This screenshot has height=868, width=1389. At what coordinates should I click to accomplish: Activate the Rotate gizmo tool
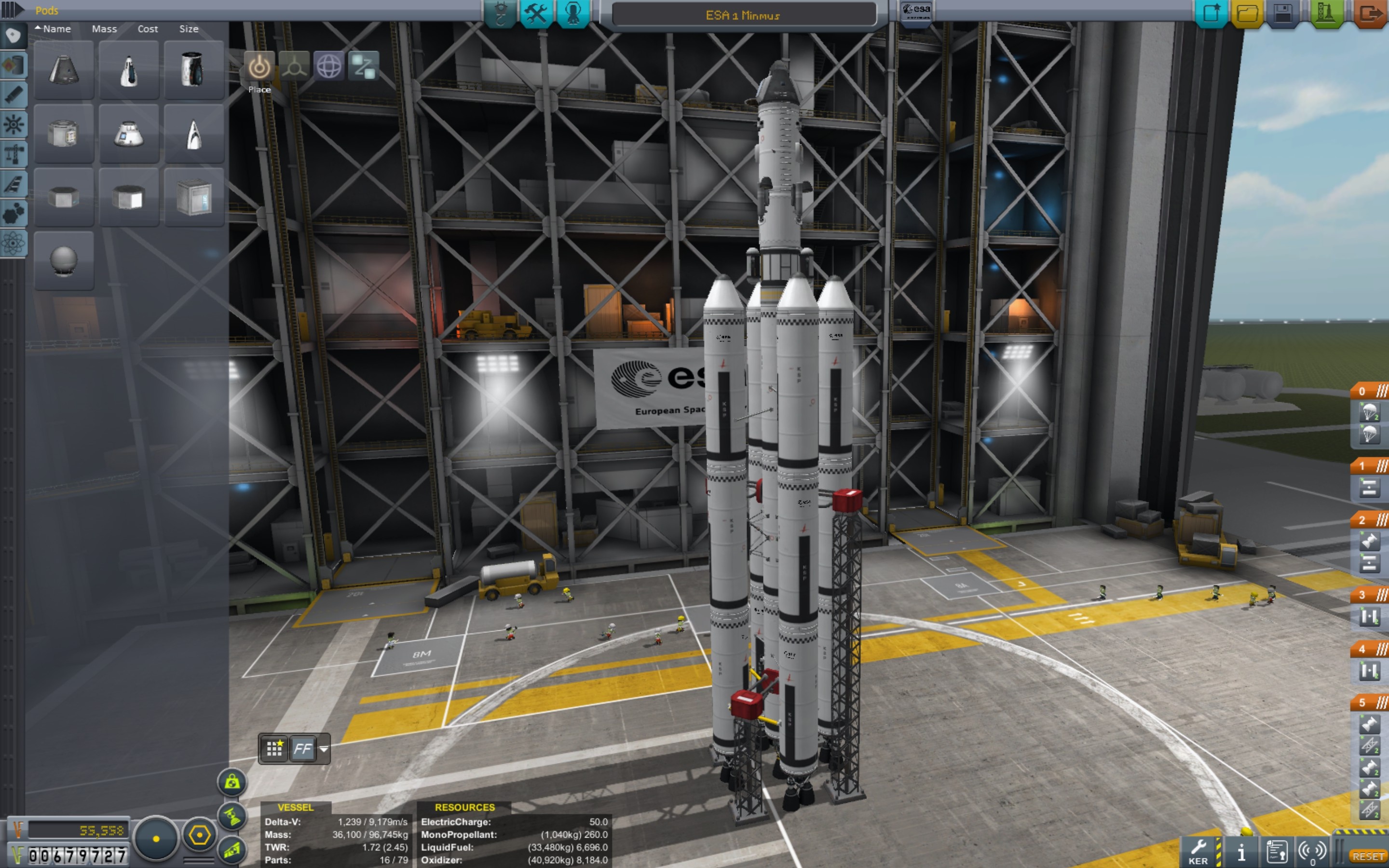pos(329,67)
